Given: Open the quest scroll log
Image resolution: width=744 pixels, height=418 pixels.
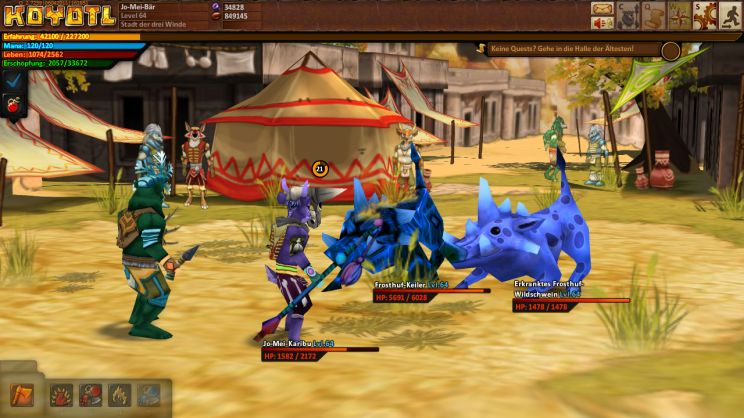Looking at the screenshot, I should point(654,15).
